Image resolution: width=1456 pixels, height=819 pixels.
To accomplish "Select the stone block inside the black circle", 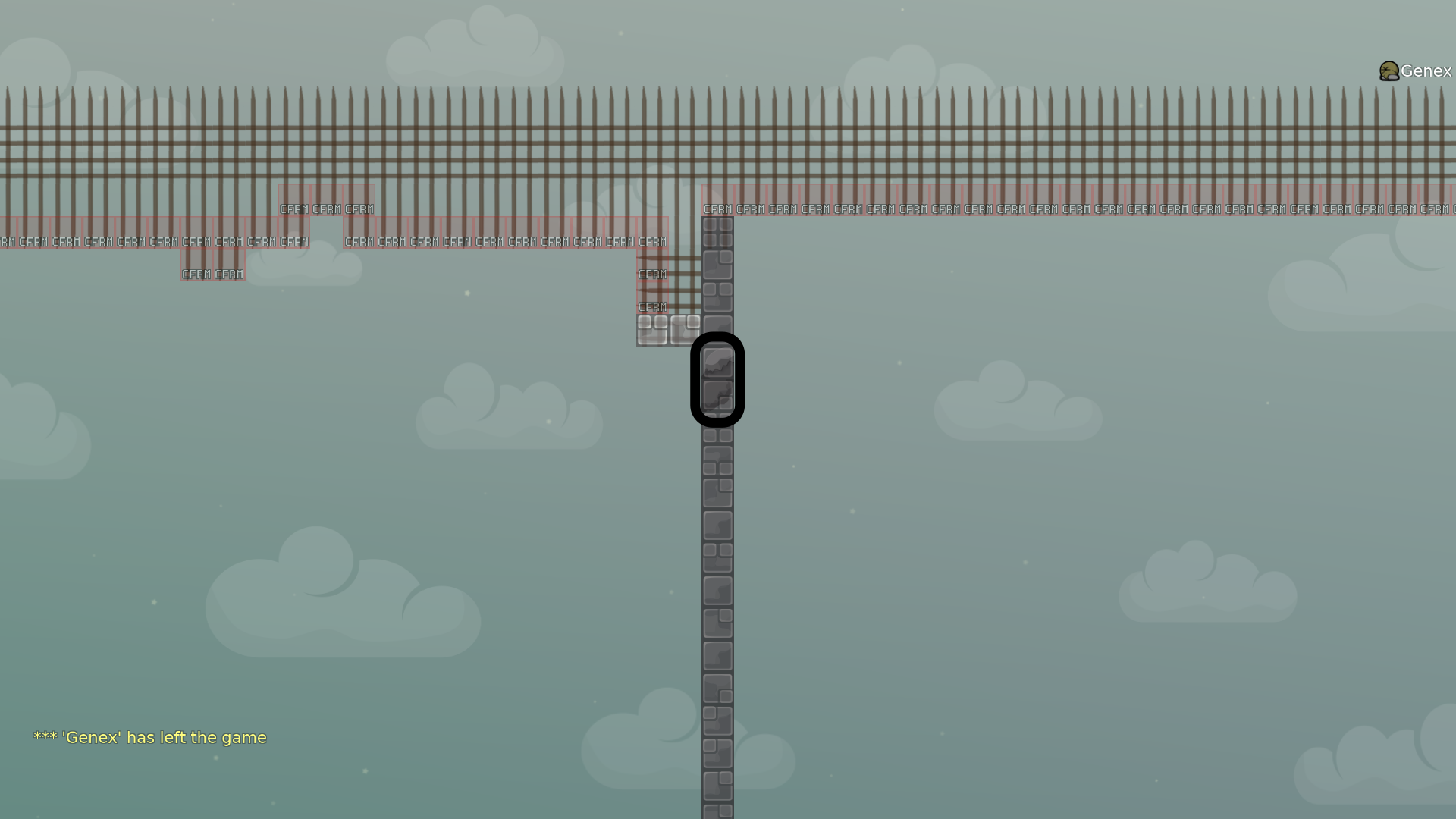I will 717,377.
